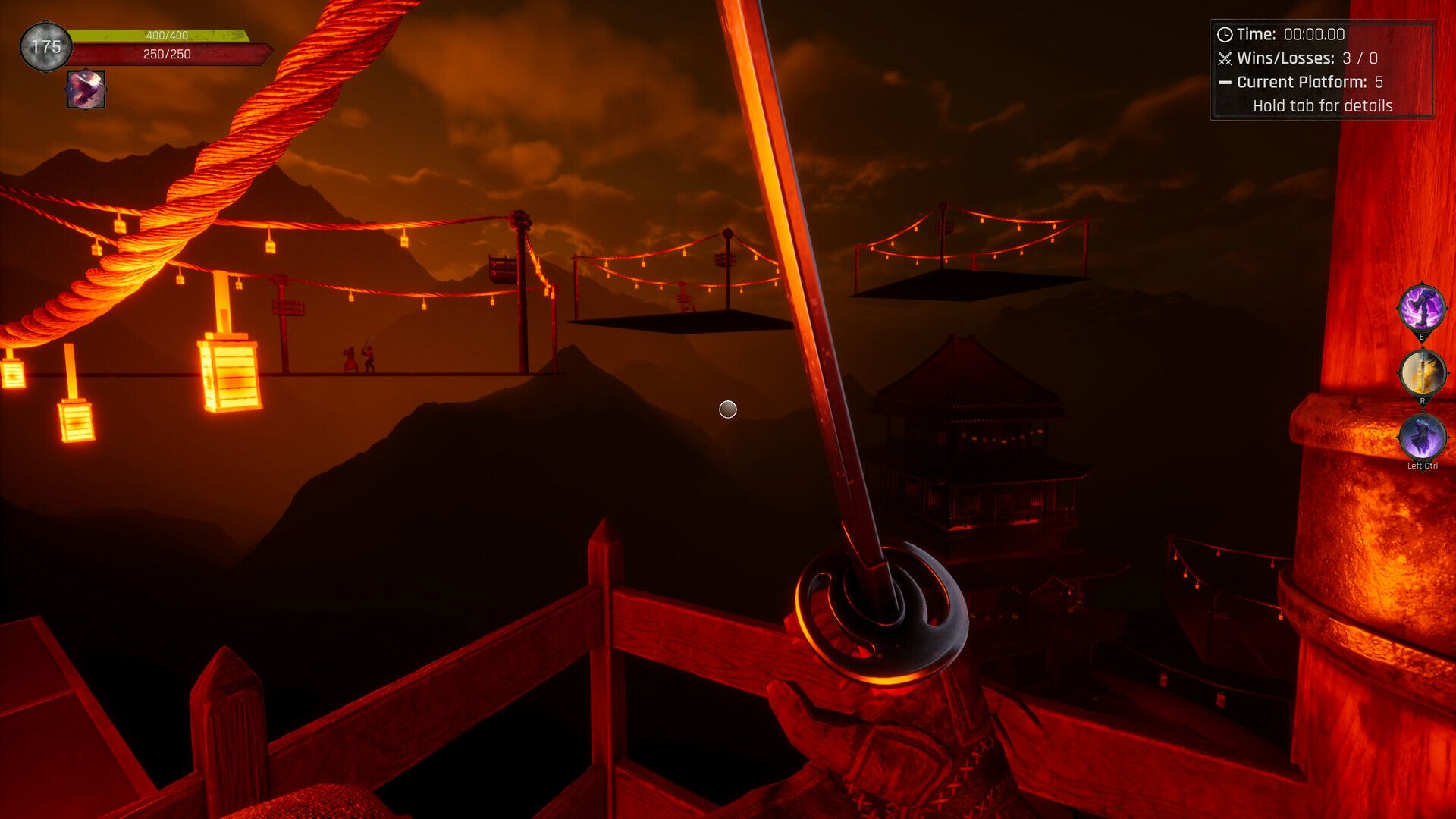Viewport: 1456px width, 819px height.
Task: Trigger the purple levitating warrior ability
Action: coord(1421,437)
